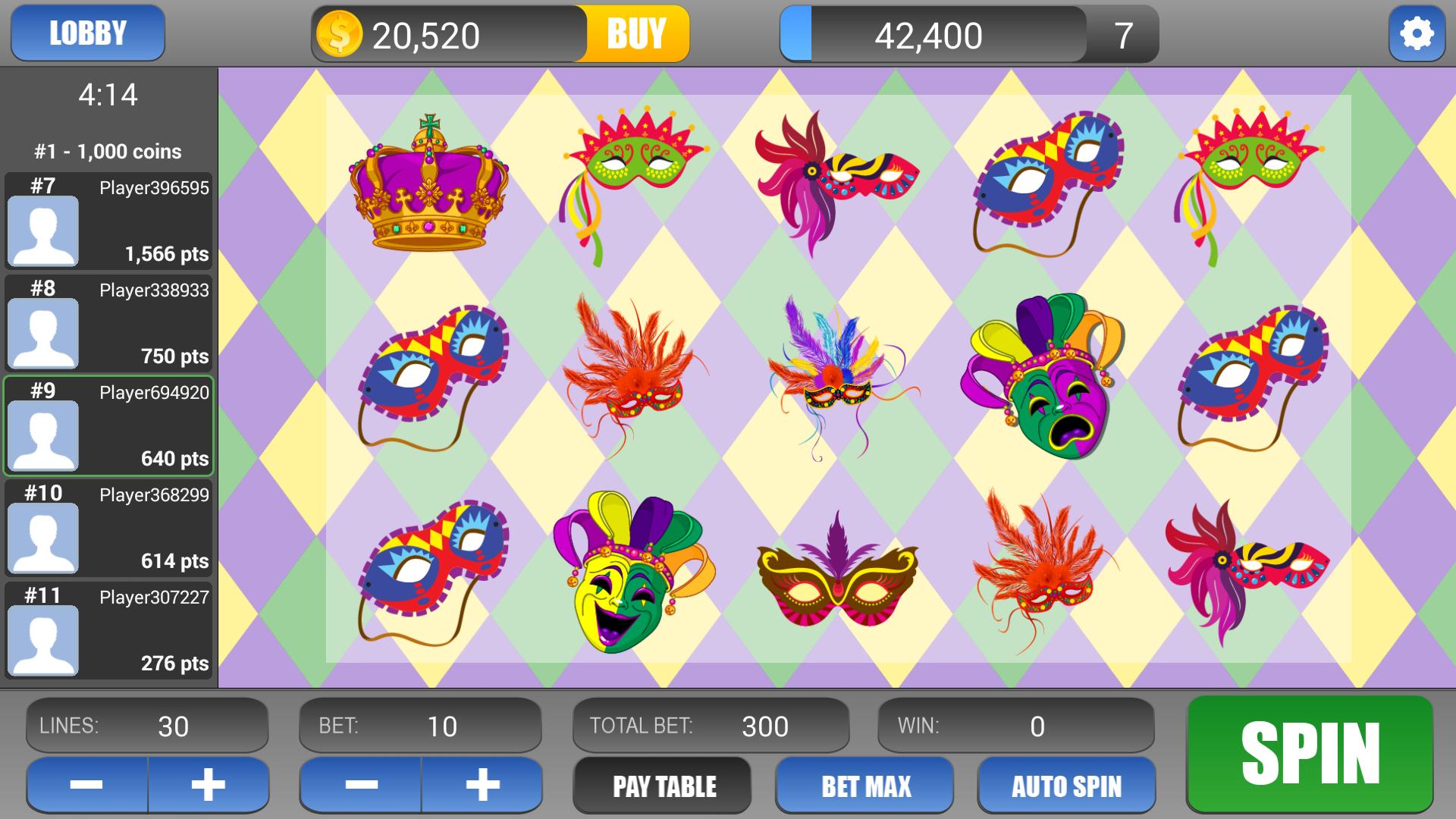
Task: Select Player338933's avatar picture
Action: [43, 334]
